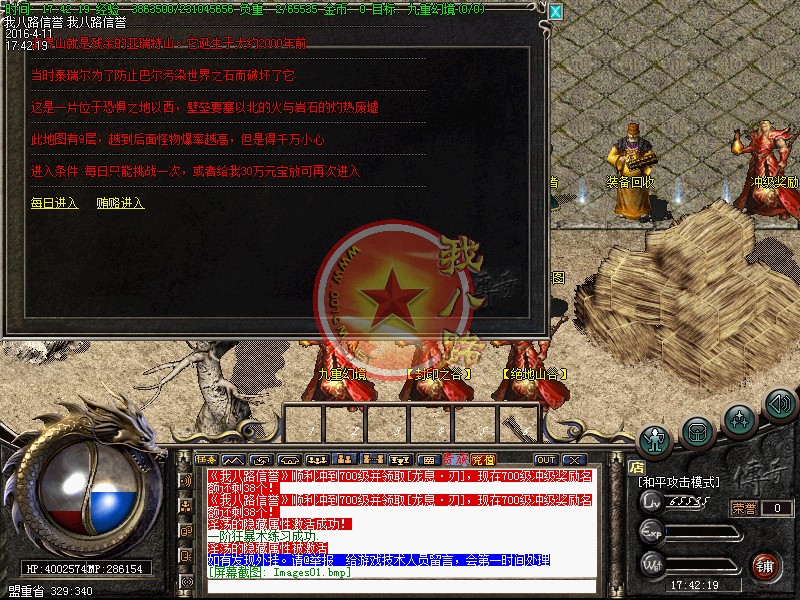The image size is (800, 600).
Task: Close the NPC dialogue window
Action: tap(555, 12)
